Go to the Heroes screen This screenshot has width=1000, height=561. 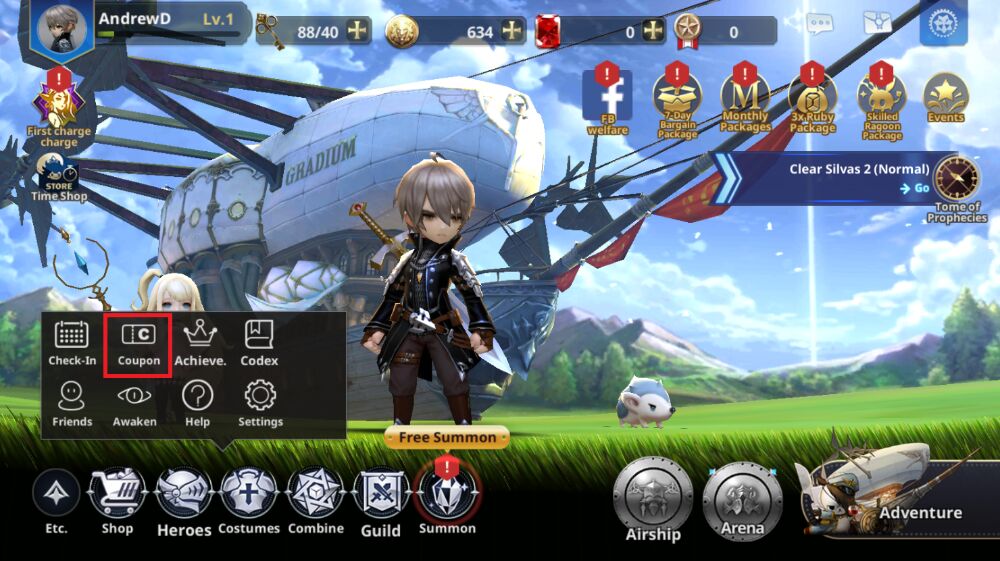184,499
